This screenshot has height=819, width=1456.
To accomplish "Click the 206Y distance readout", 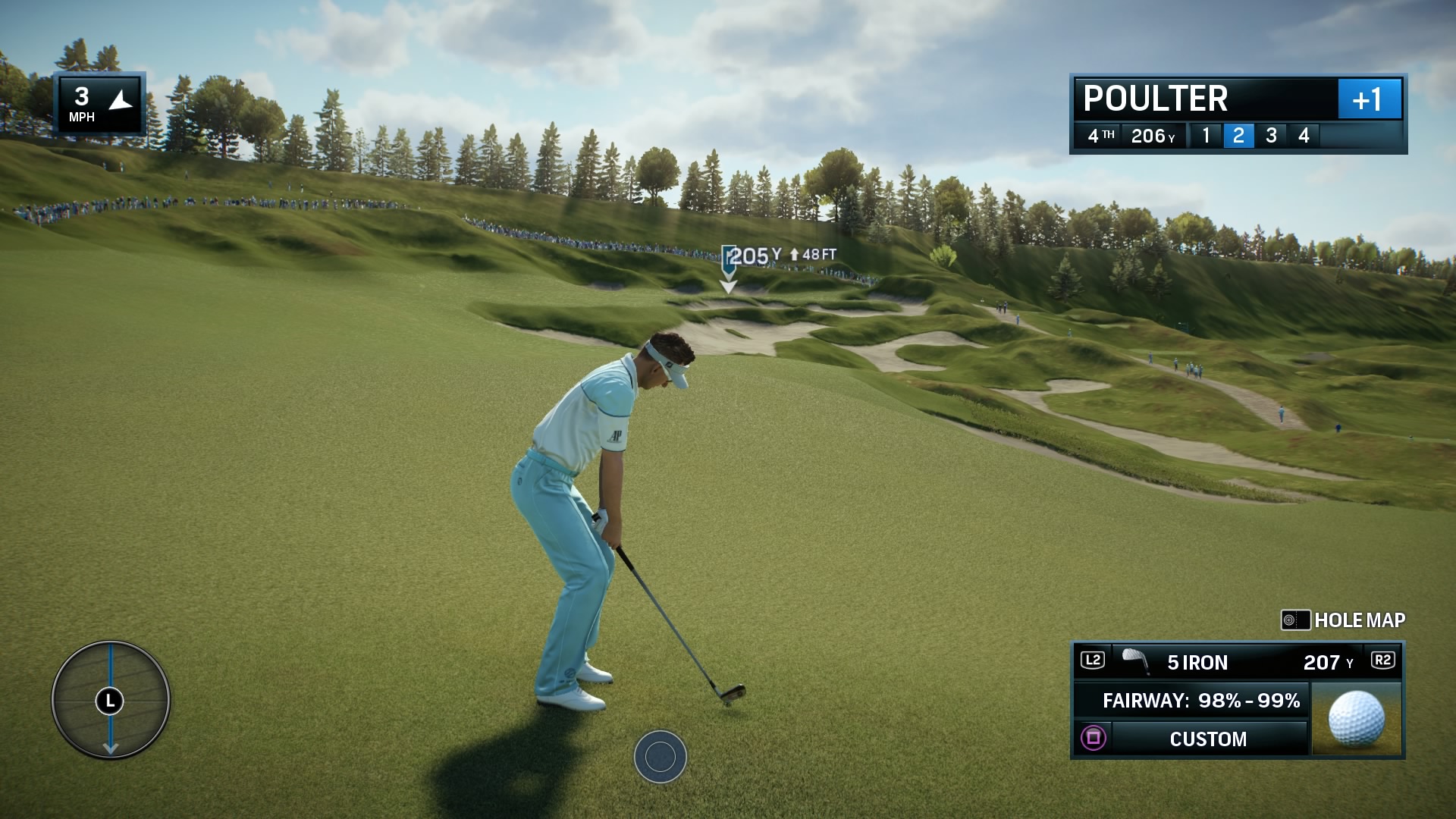I will (x=1152, y=136).
